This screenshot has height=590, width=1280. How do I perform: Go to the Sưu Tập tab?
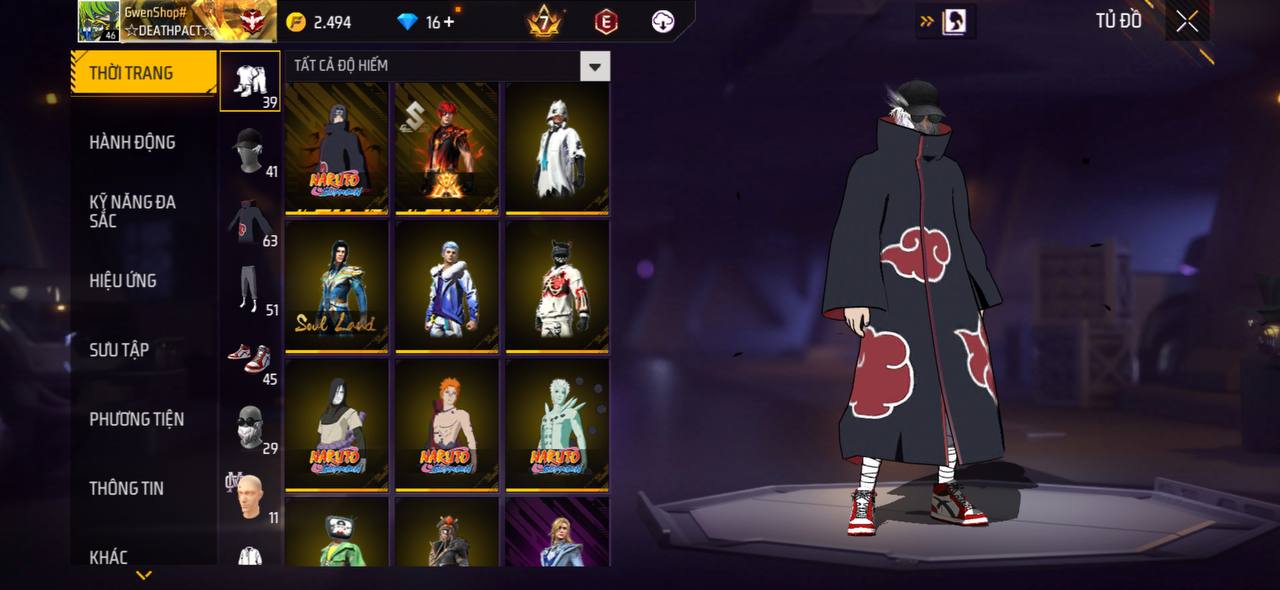143,350
